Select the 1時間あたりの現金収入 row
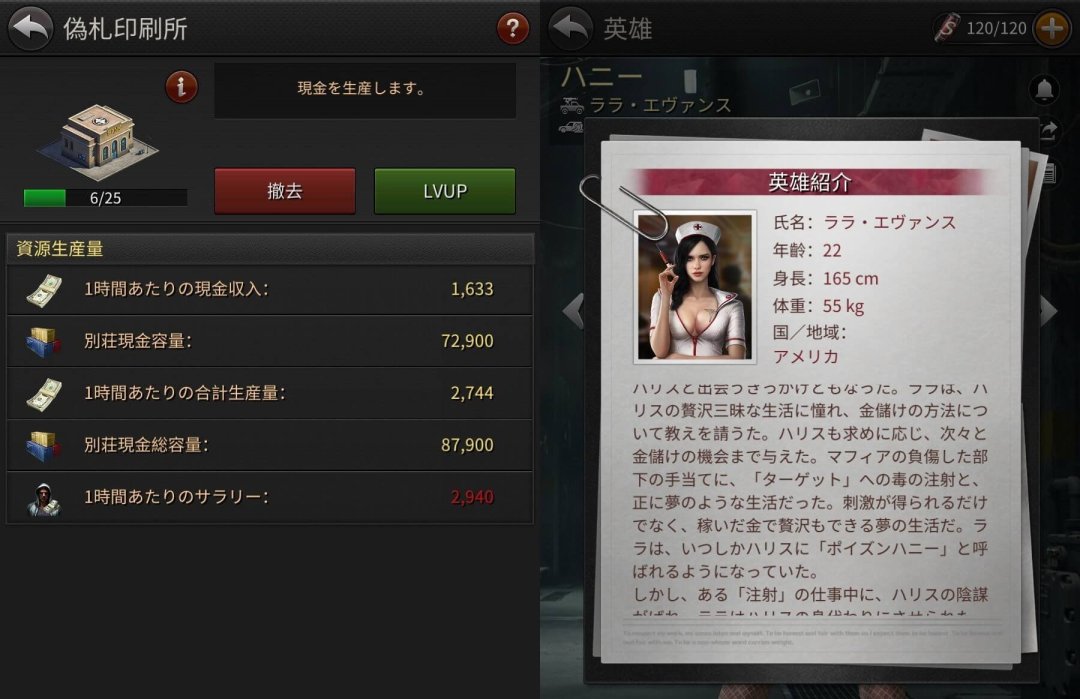The image size is (1080, 699). point(270,290)
